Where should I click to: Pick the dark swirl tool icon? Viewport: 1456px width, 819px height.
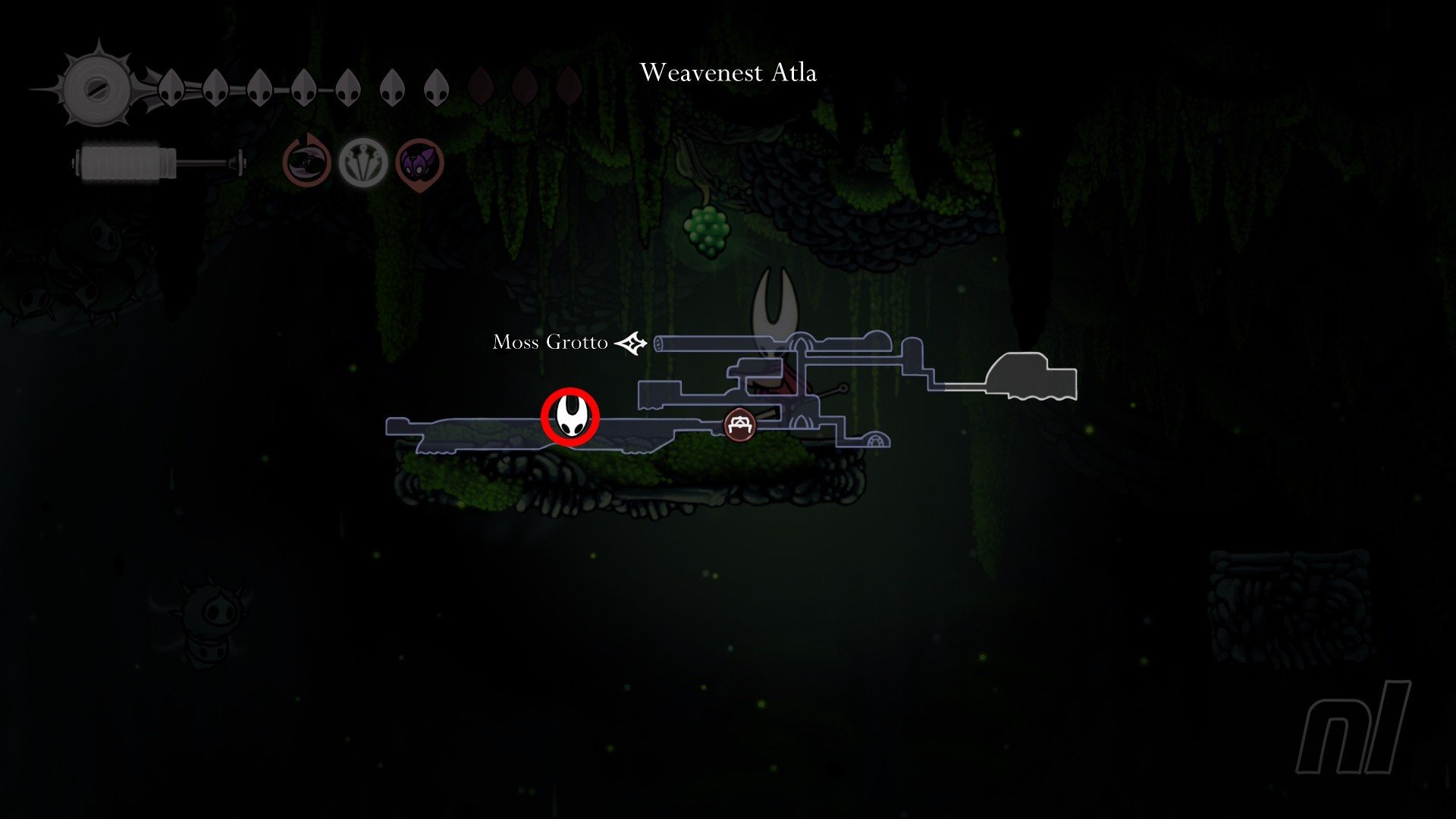coord(307,162)
